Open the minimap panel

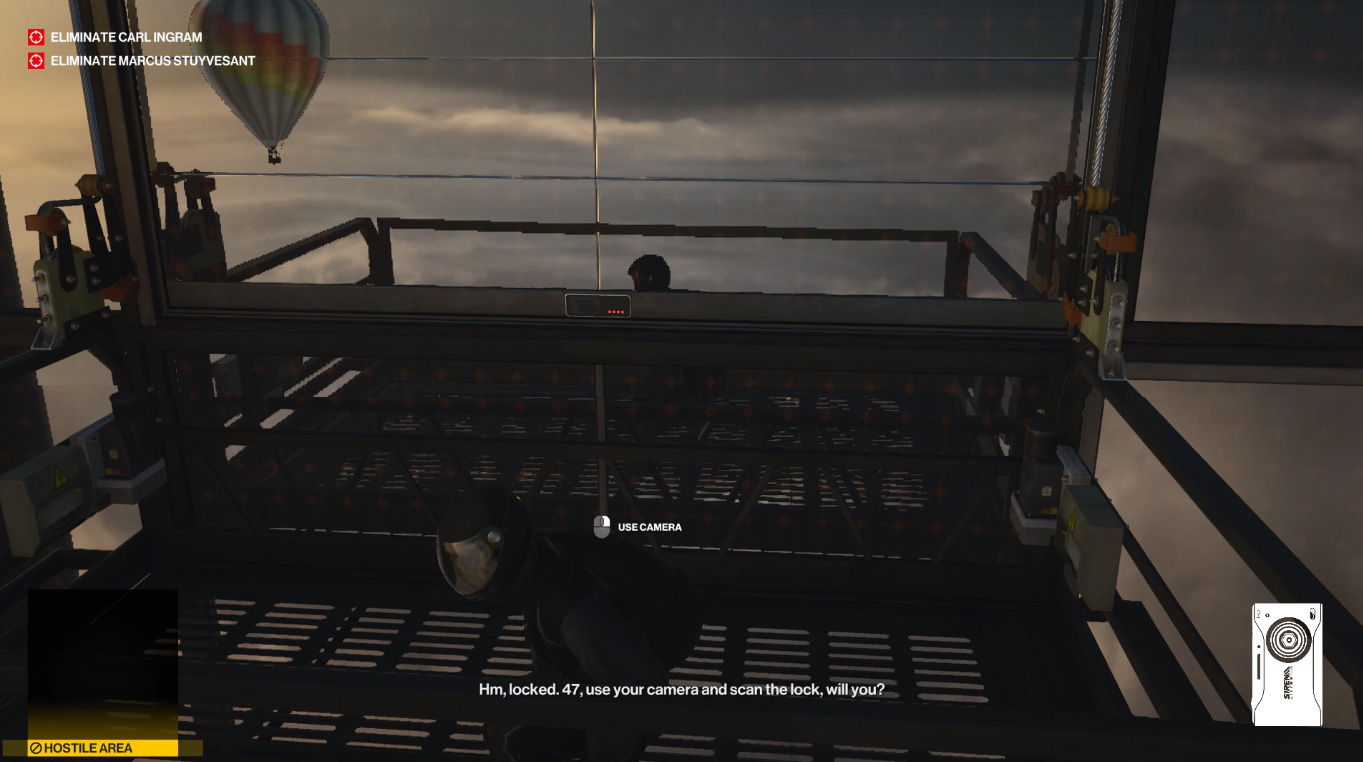pyautogui.click(x=102, y=663)
